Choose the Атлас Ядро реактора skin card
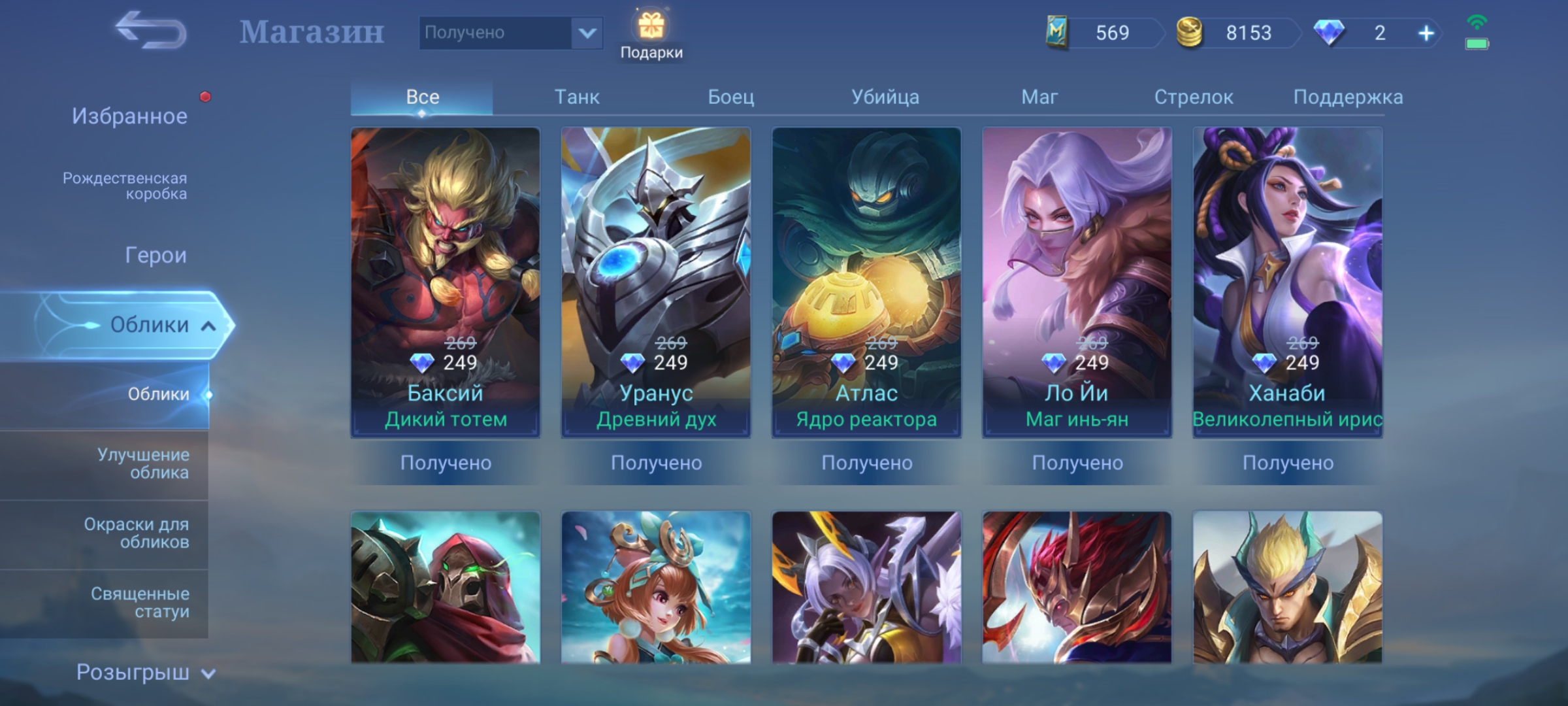Viewport: 1568px width, 706px height. [866, 281]
